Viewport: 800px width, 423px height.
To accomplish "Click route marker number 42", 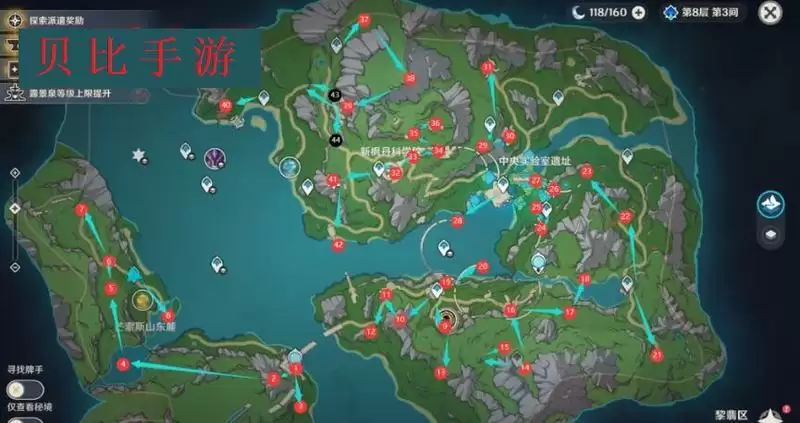I will (338, 244).
